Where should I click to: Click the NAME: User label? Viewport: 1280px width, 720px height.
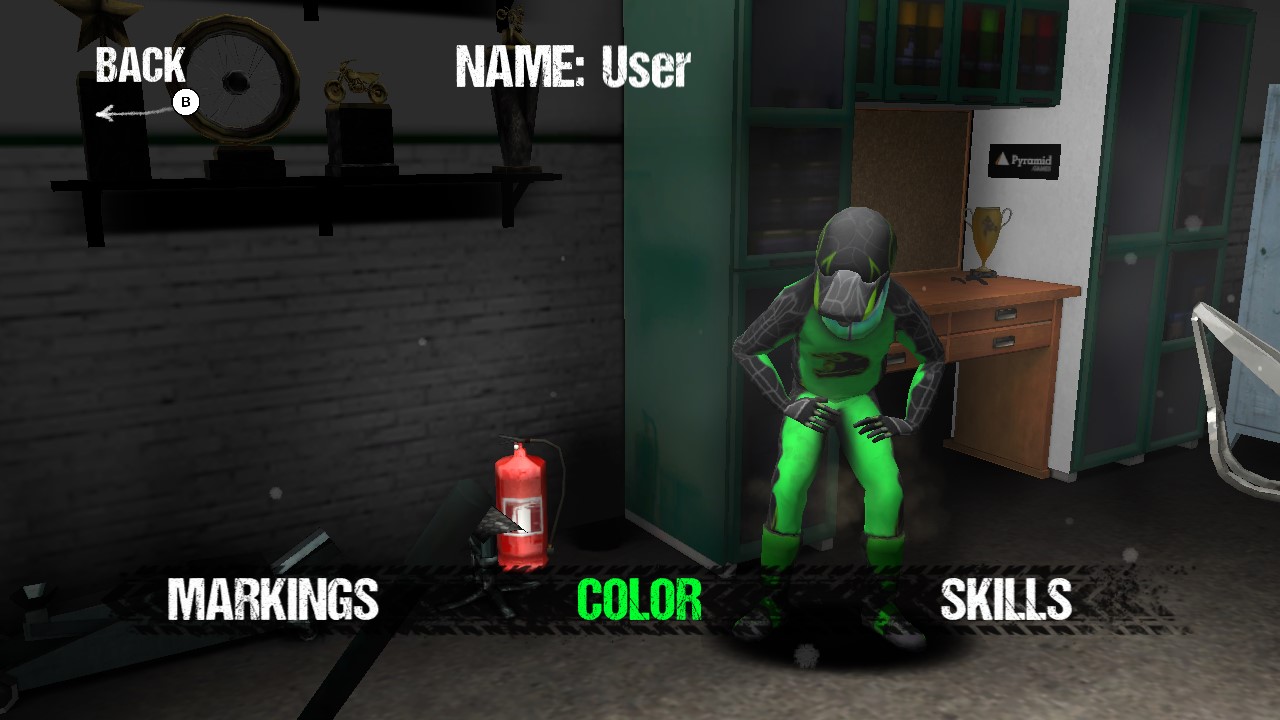point(570,65)
